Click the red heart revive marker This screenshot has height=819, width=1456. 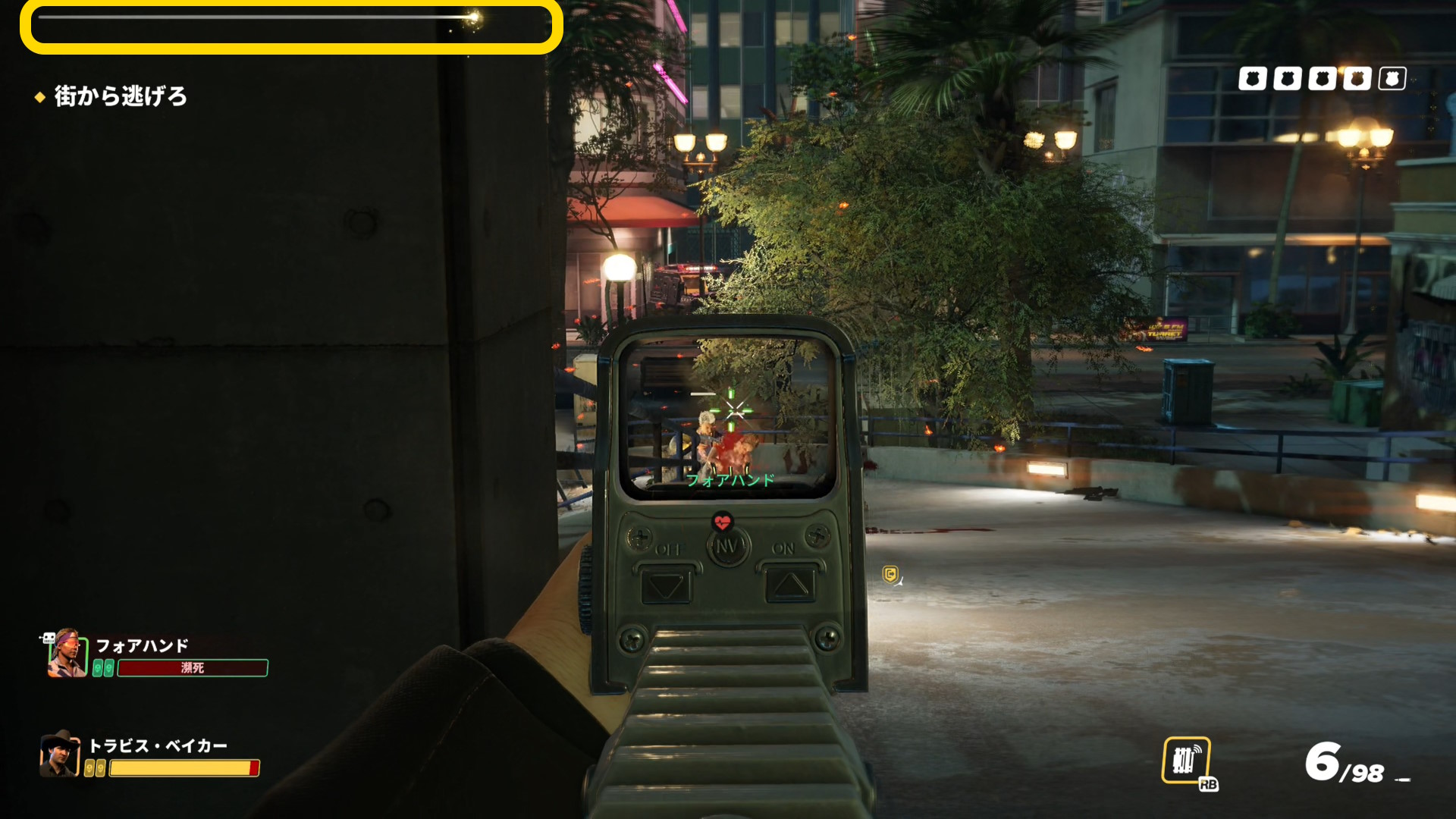coord(722,522)
